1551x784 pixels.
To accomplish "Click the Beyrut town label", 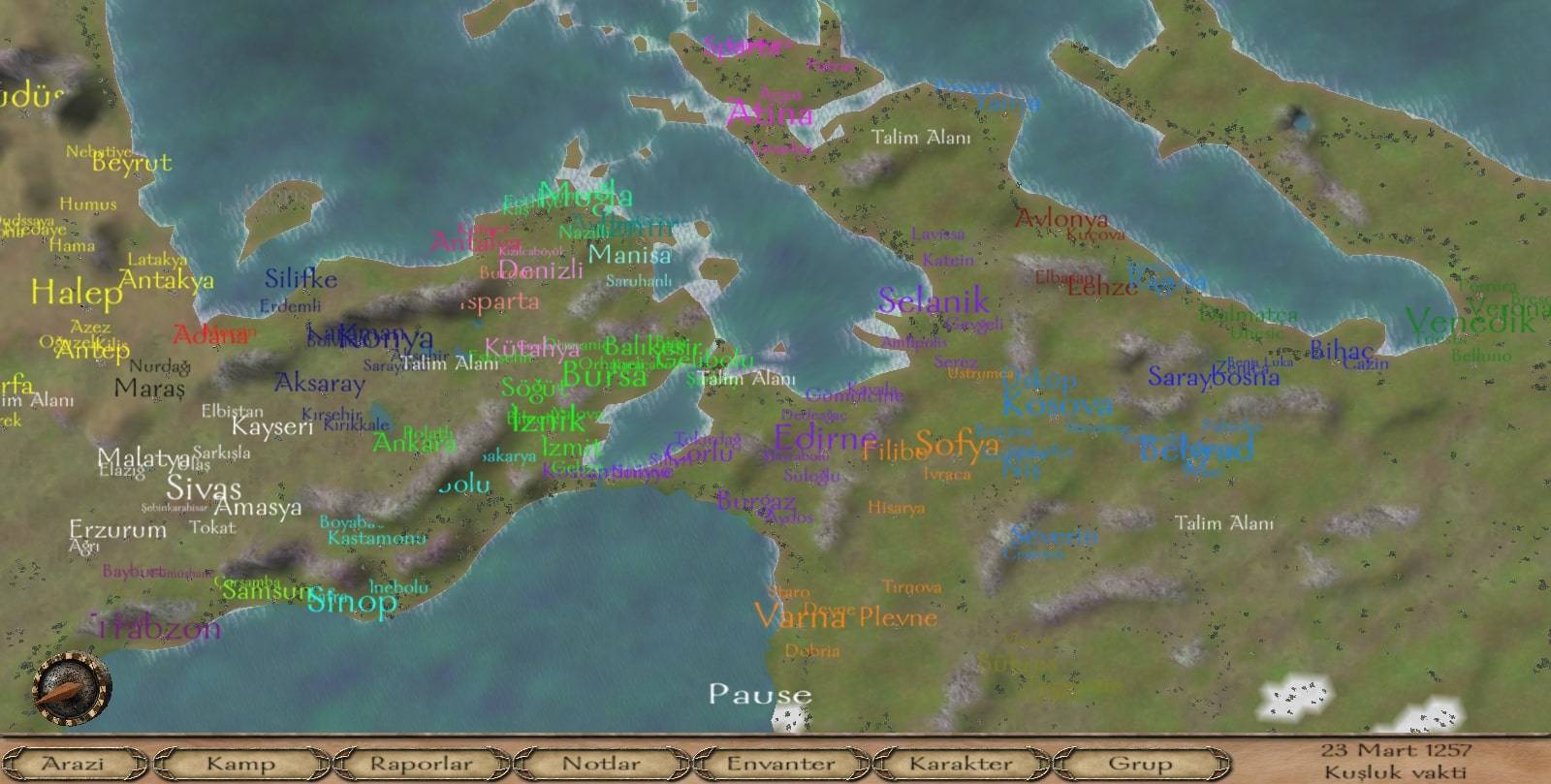I will [132, 163].
